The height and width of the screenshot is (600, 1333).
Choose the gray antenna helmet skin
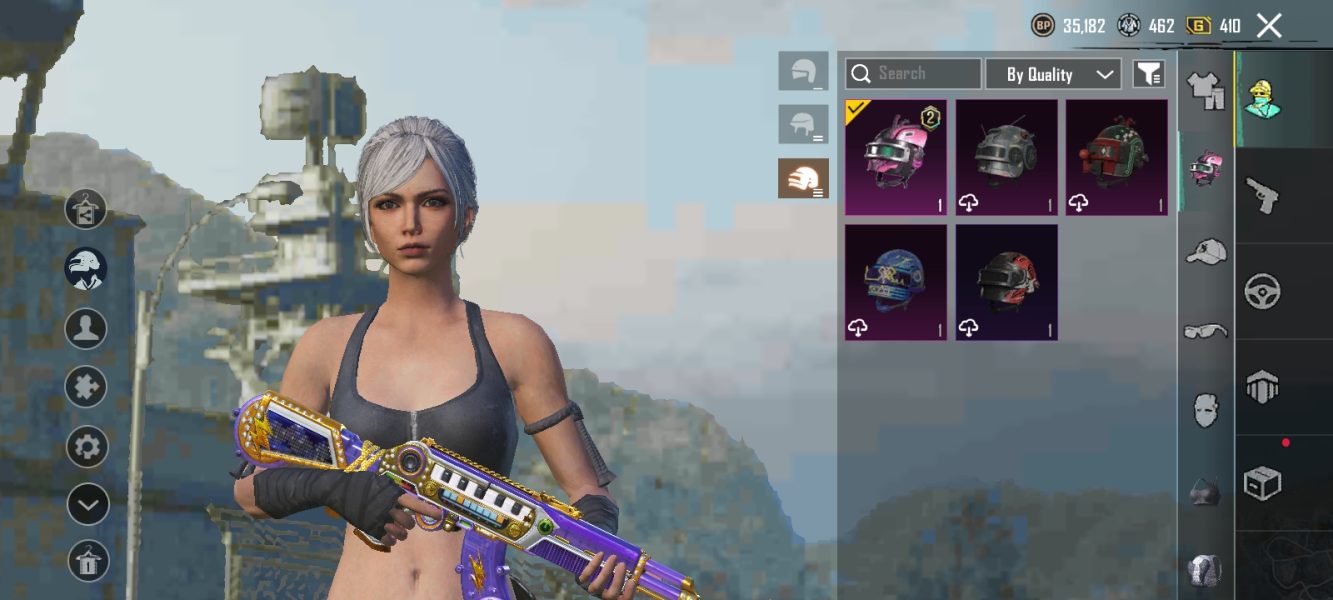(x=1006, y=157)
